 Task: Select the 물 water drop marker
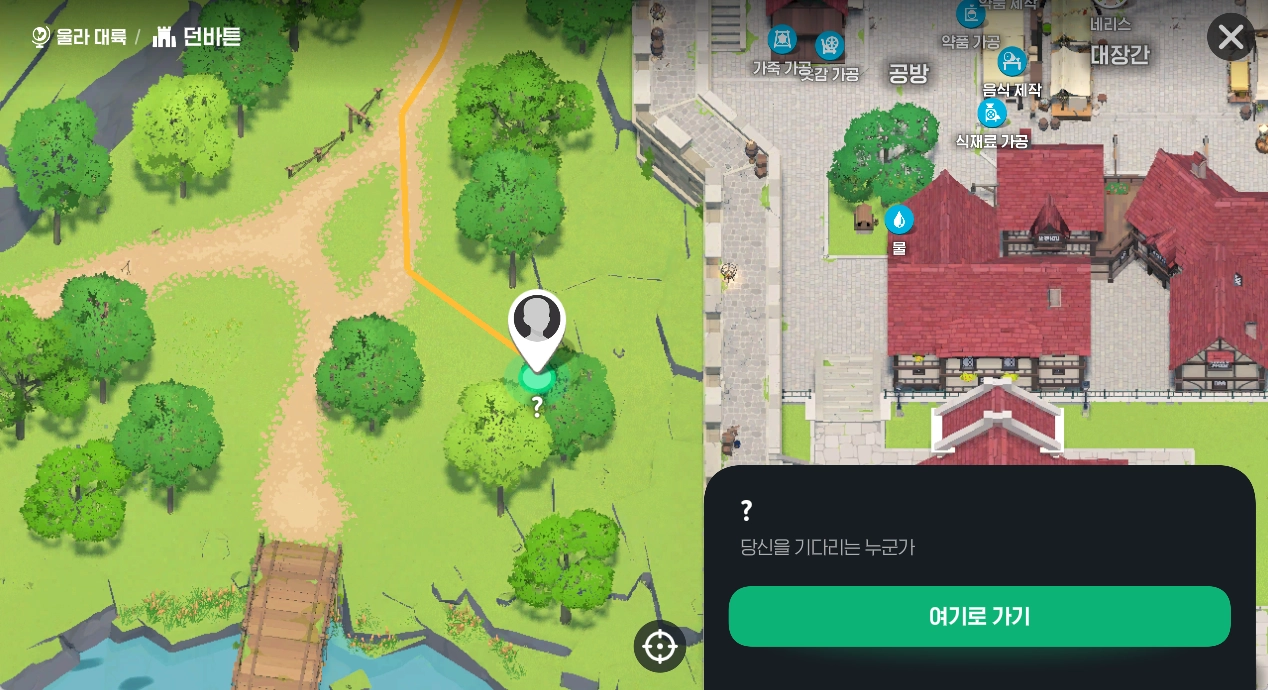(x=898, y=220)
